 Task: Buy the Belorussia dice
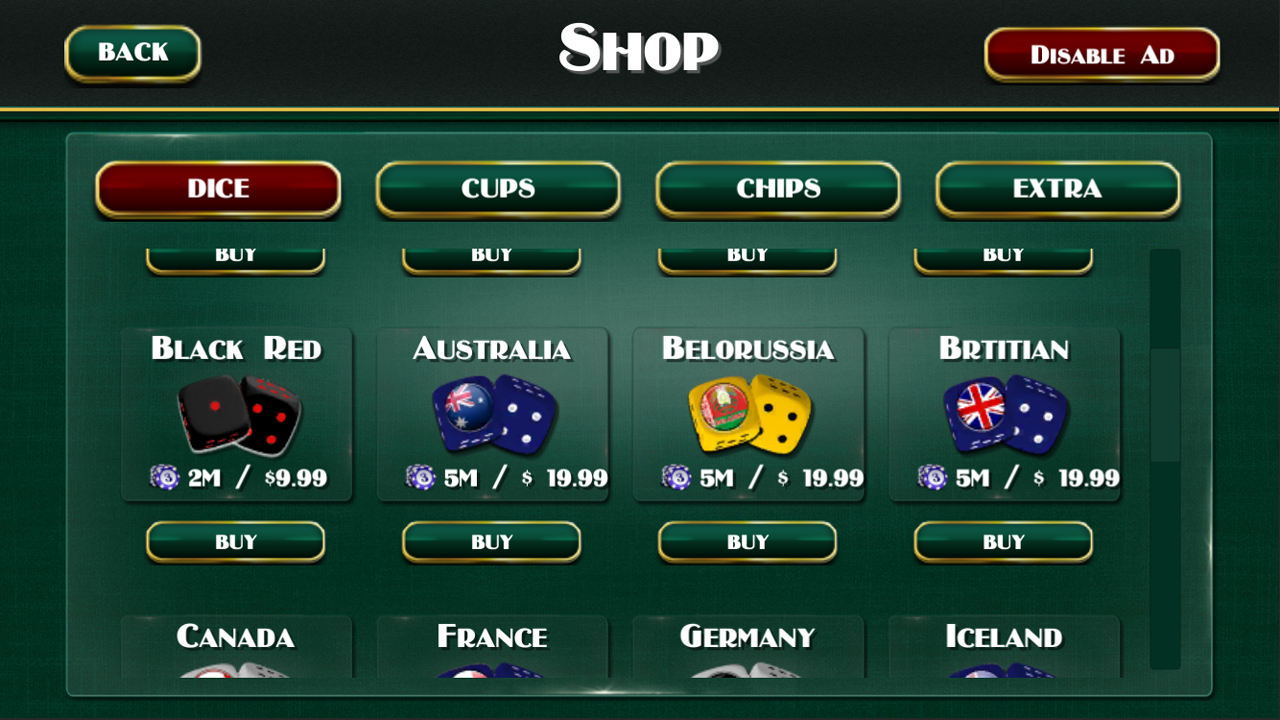(747, 541)
